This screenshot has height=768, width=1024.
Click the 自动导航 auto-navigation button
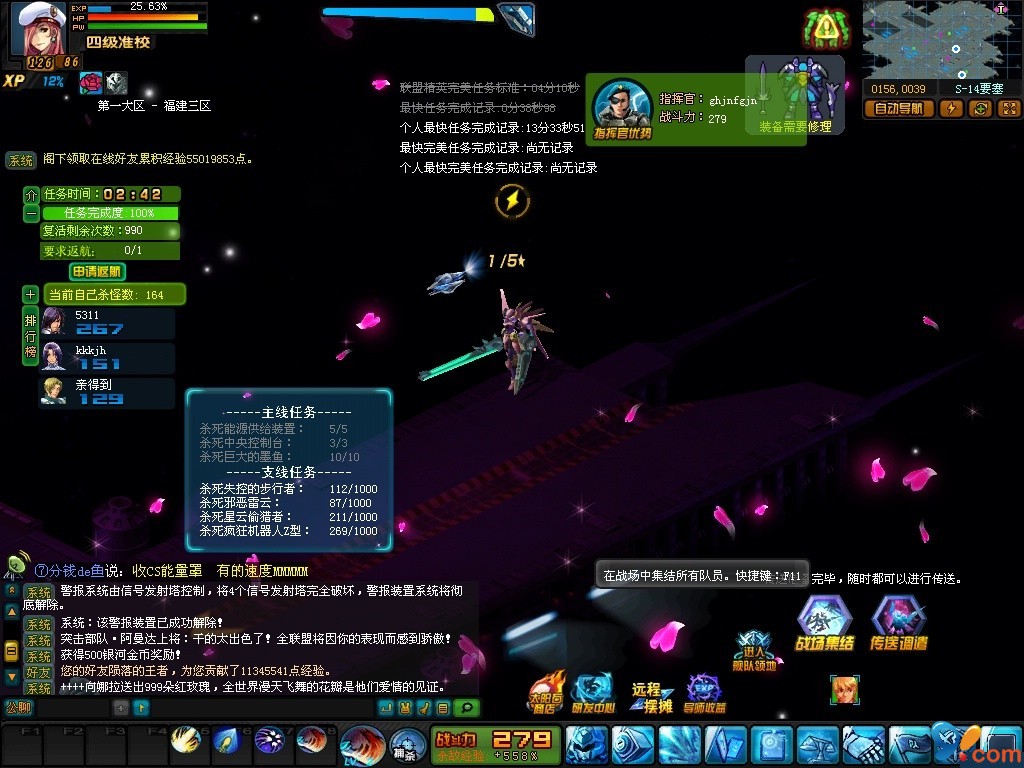click(898, 109)
